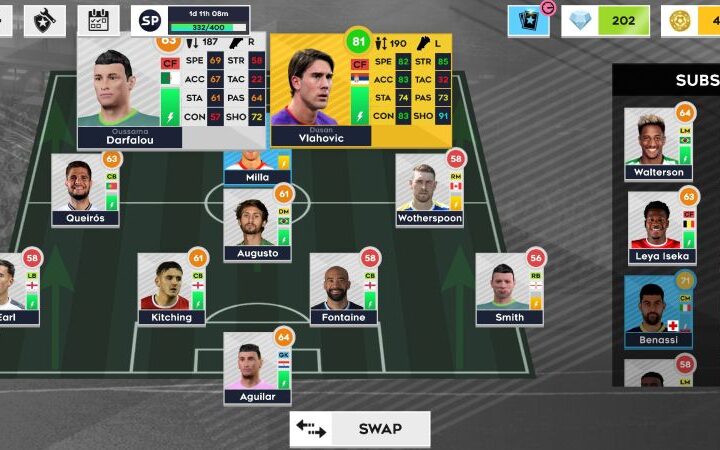
Task: Select left back Earl
Action: tap(14, 288)
